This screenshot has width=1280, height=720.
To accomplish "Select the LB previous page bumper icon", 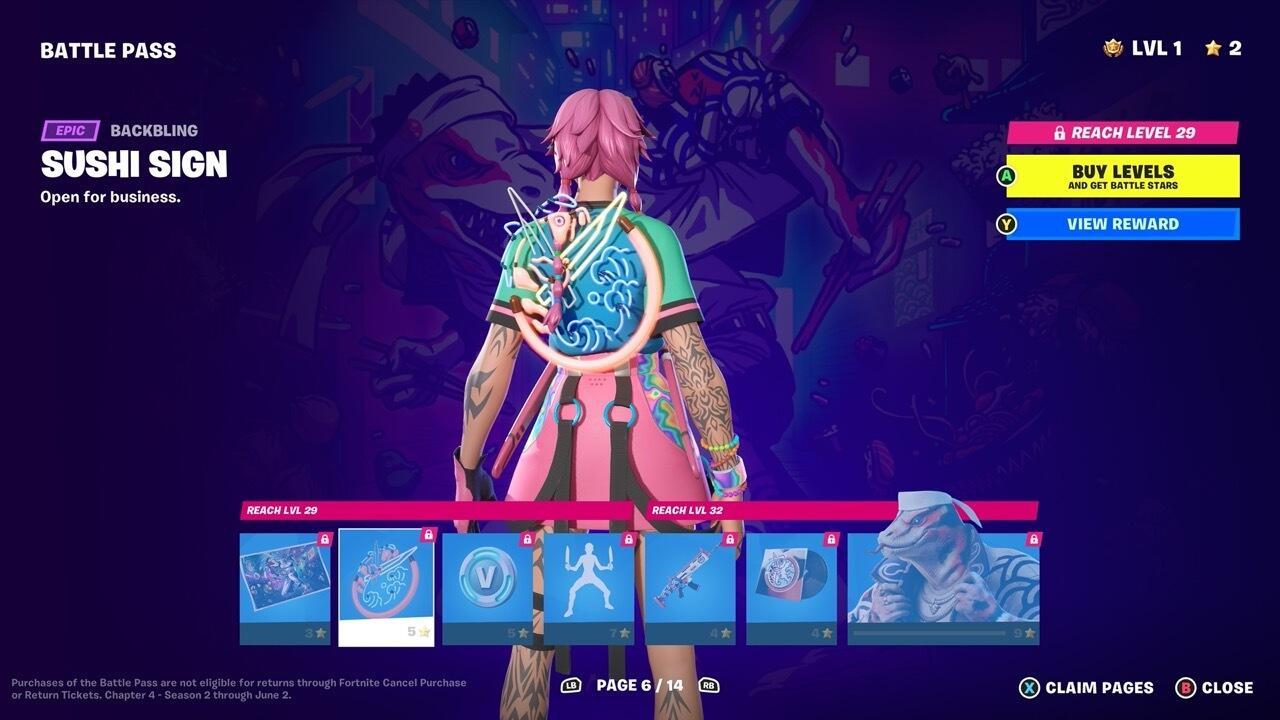I will (573, 687).
